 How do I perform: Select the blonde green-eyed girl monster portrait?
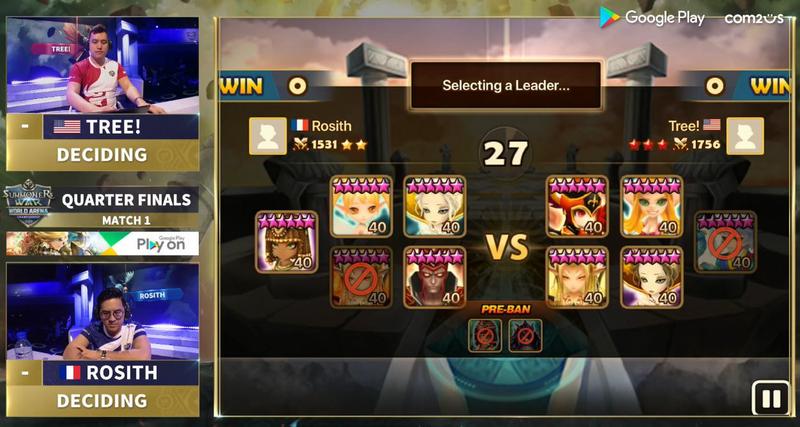(x=651, y=207)
